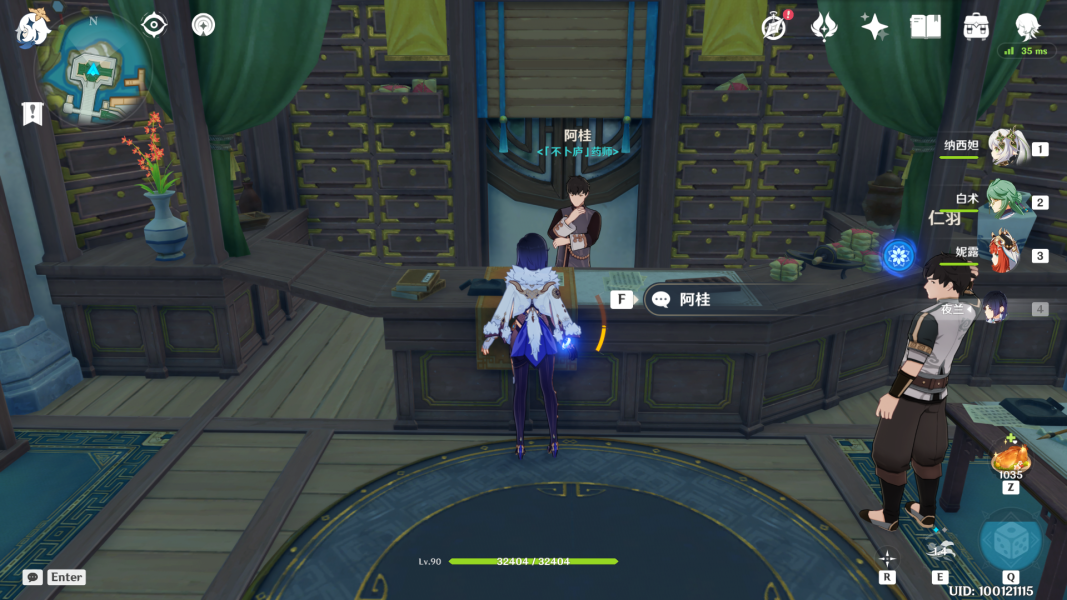The image size is (1067, 600).
Task: Open the winged emblem menu
Action: [x=824, y=27]
